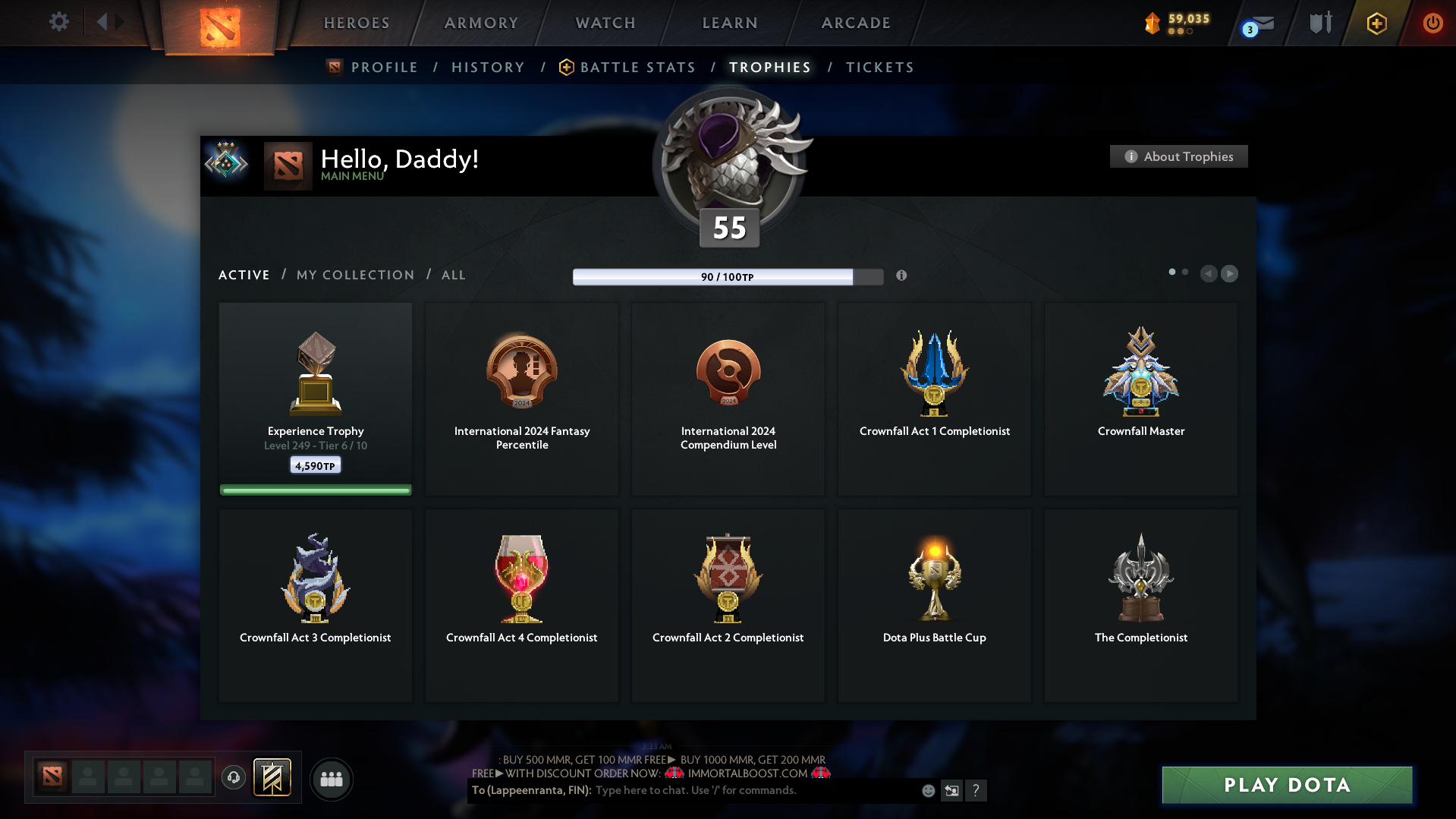Click the left arrow beside the page dots
This screenshot has width=1456, height=819.
(x=1209, y=273)
